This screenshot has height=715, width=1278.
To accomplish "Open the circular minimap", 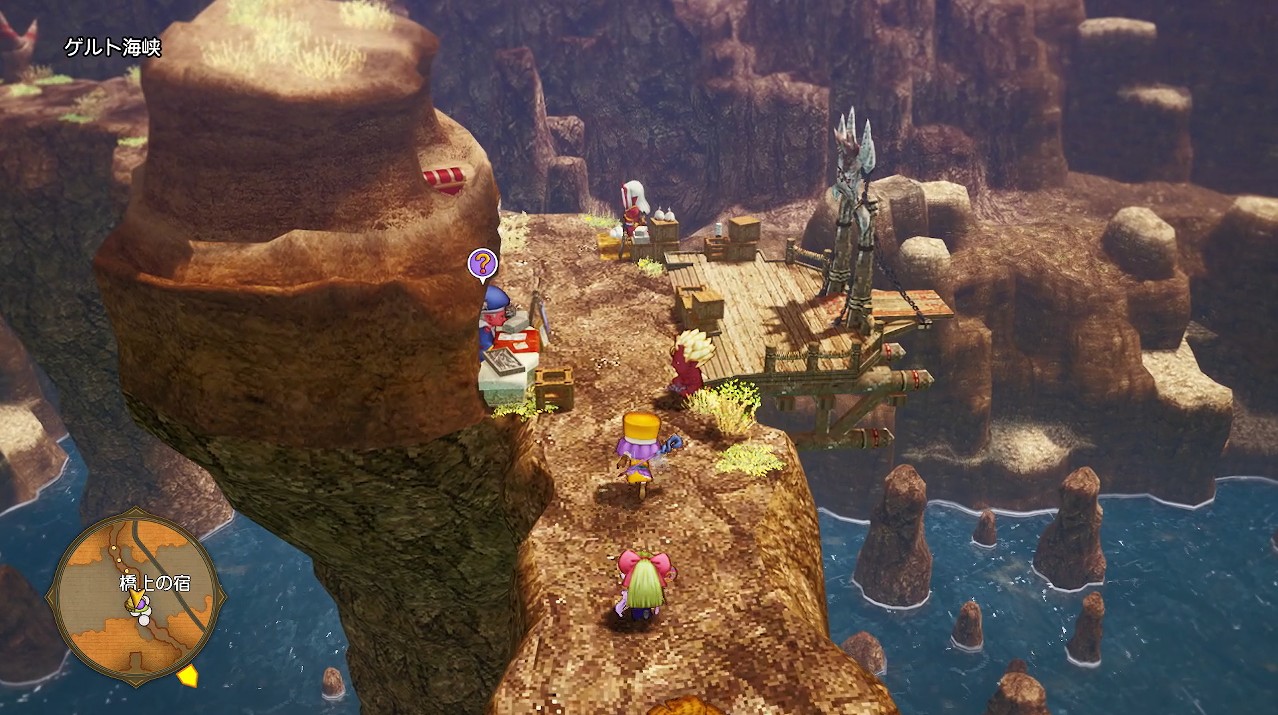I will pos(135,598).
